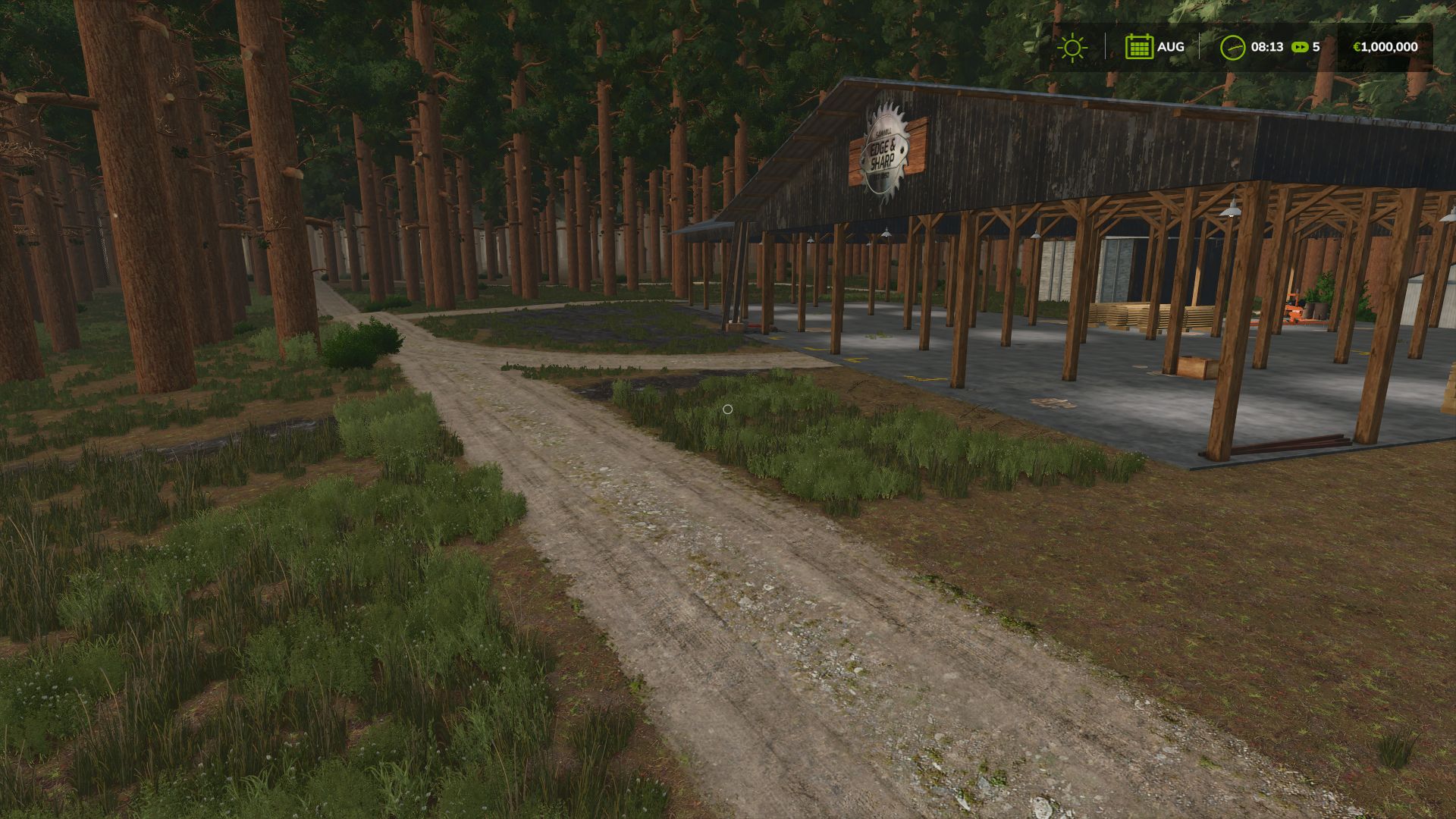The width and height of the screenshot is (1456, 819).
Task: Select the green clock icon
Action: click(x=1232, y=47)
